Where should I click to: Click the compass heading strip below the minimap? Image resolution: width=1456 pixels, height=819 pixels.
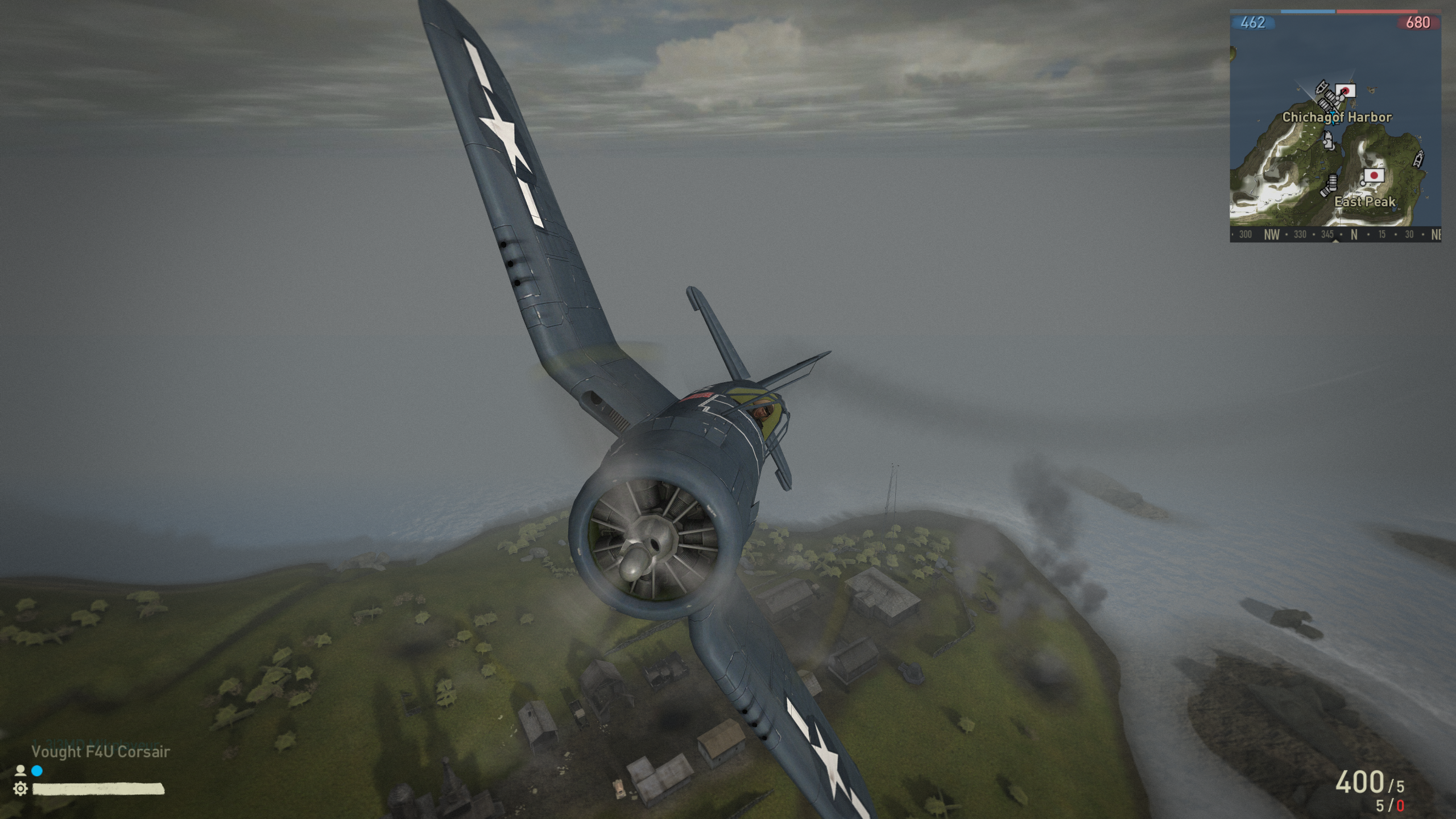[x=1334, y=234]
